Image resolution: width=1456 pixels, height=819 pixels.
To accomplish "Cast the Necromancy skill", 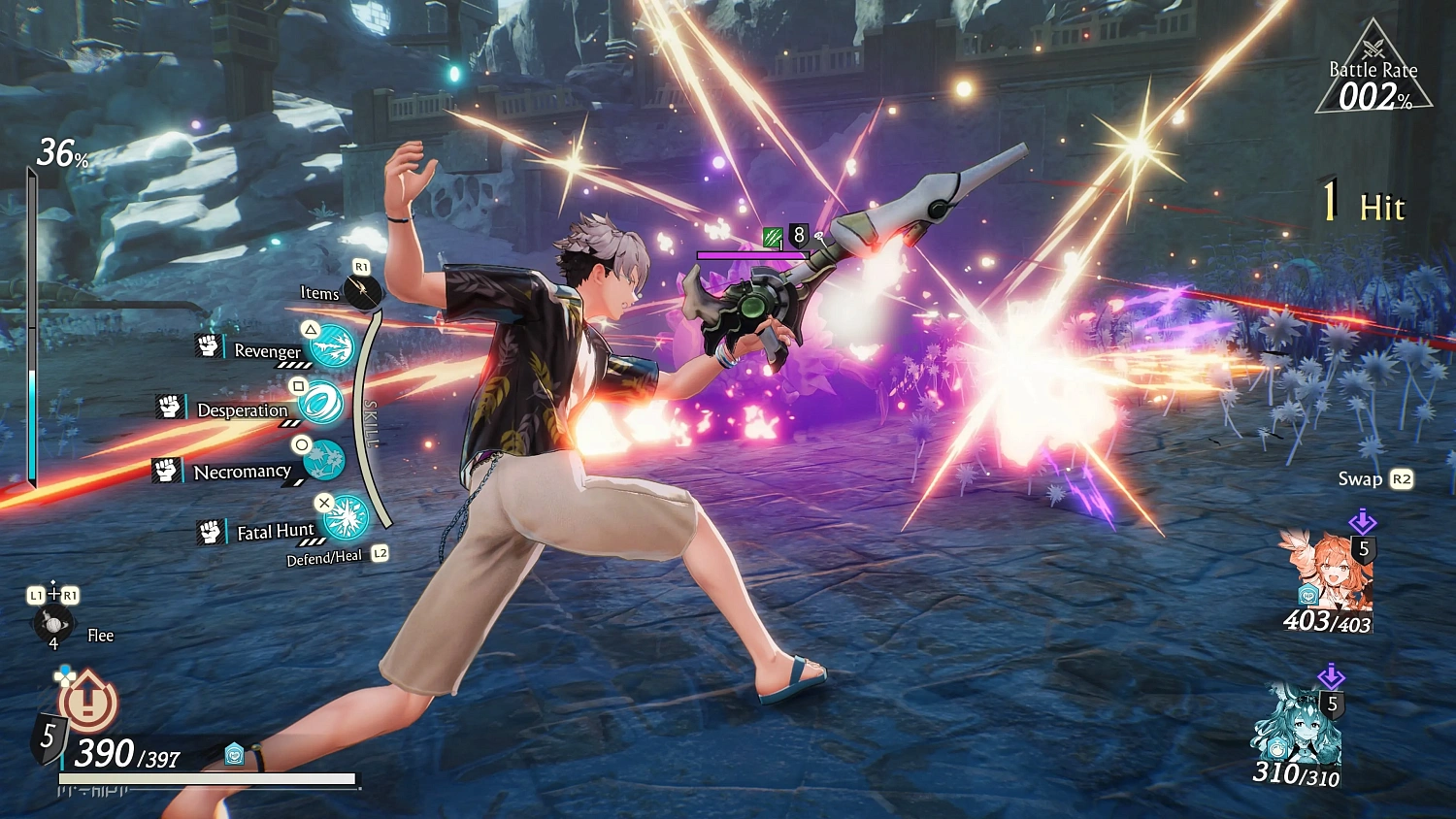I will pyautogui.click(x=323, y=460).
